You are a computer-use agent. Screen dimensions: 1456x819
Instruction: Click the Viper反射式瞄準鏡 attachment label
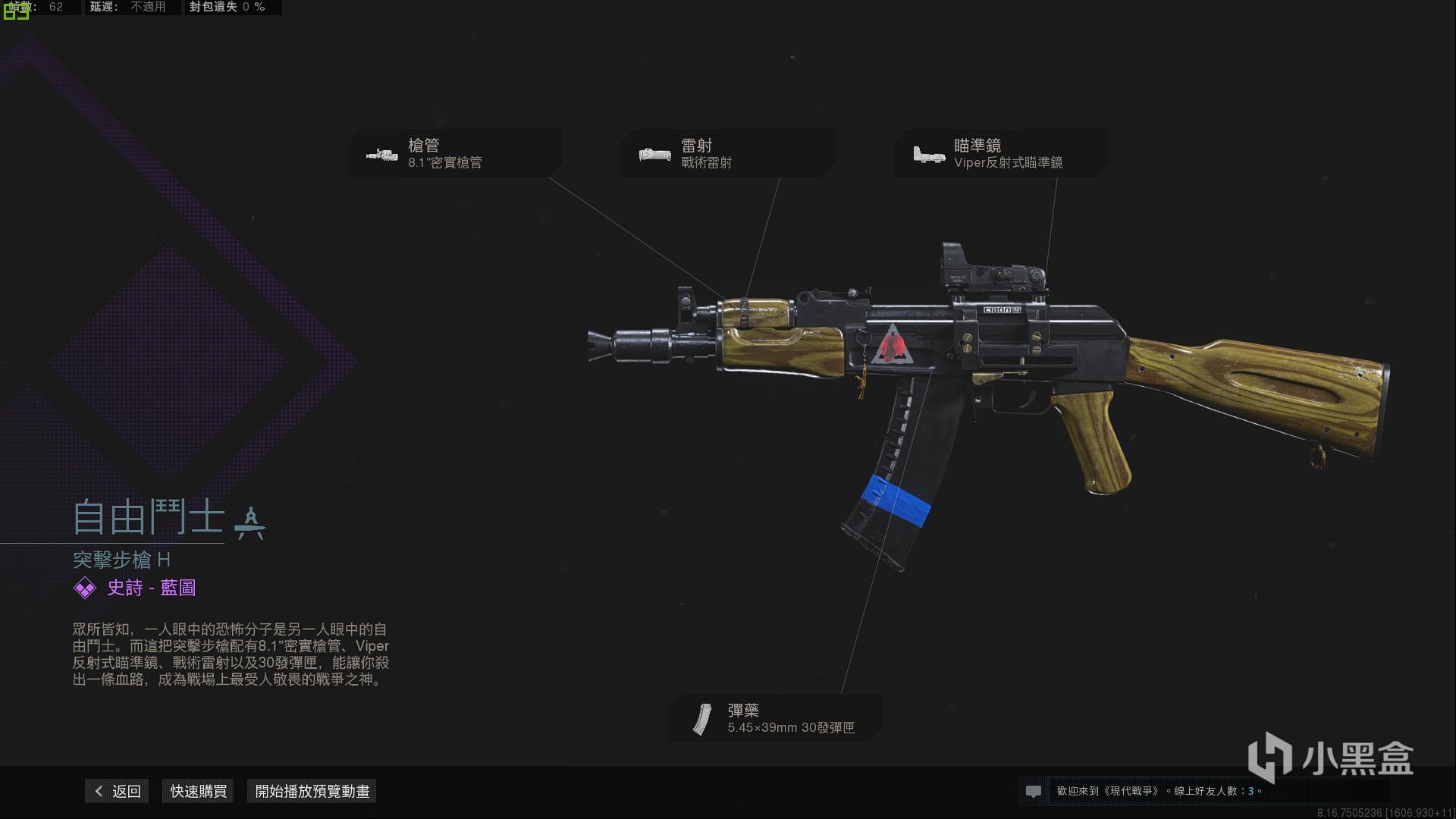[x=1009, y=162]
